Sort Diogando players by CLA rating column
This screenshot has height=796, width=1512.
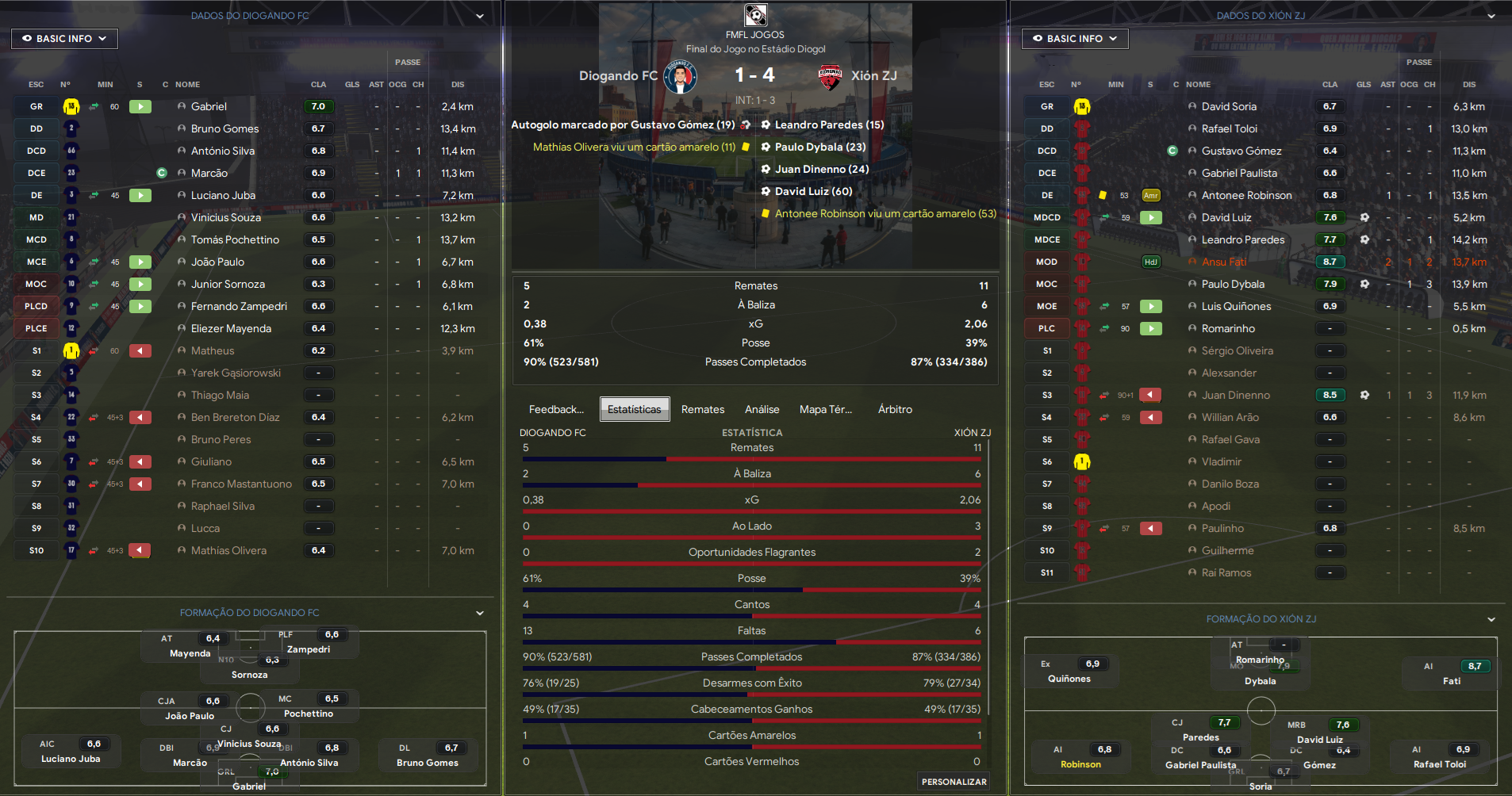click(x=318, y=84)
